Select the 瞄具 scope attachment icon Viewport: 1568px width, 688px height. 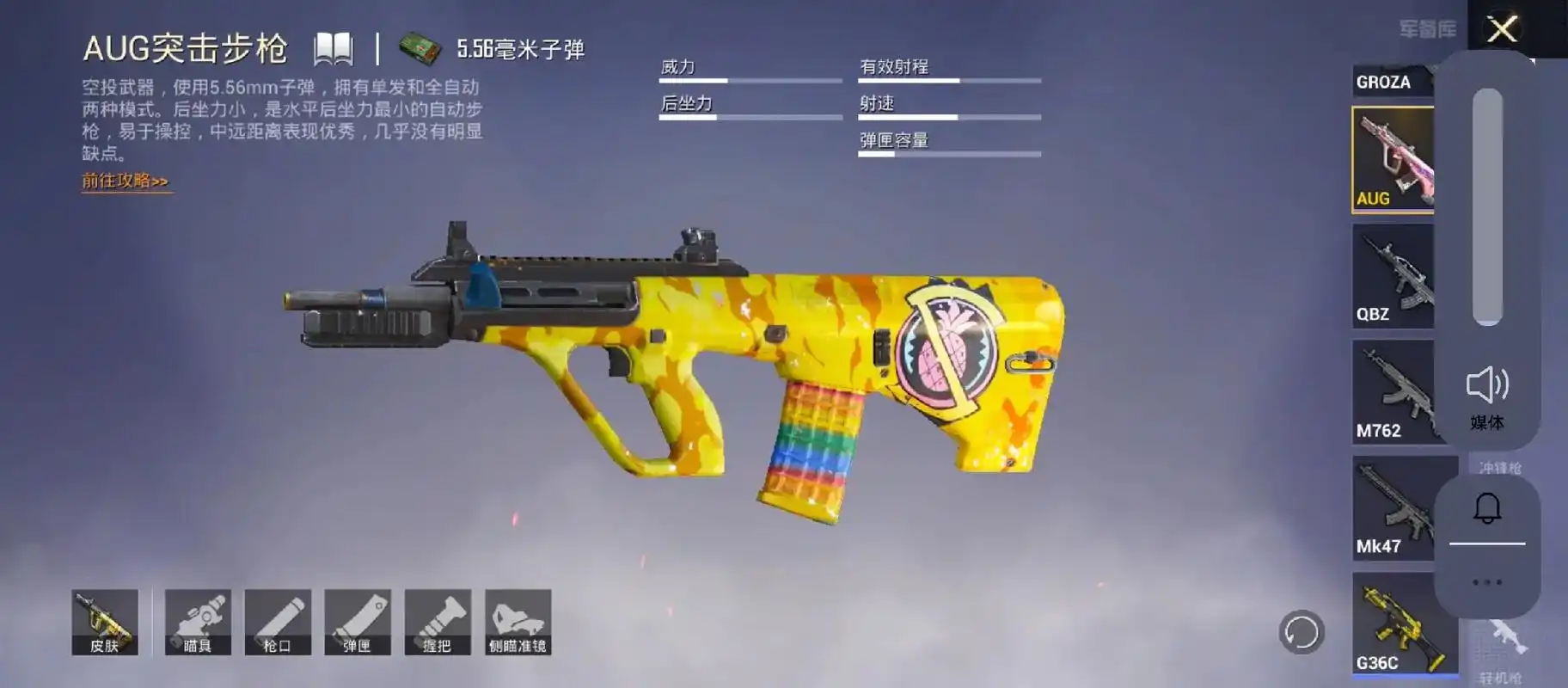tap(199, 622)
